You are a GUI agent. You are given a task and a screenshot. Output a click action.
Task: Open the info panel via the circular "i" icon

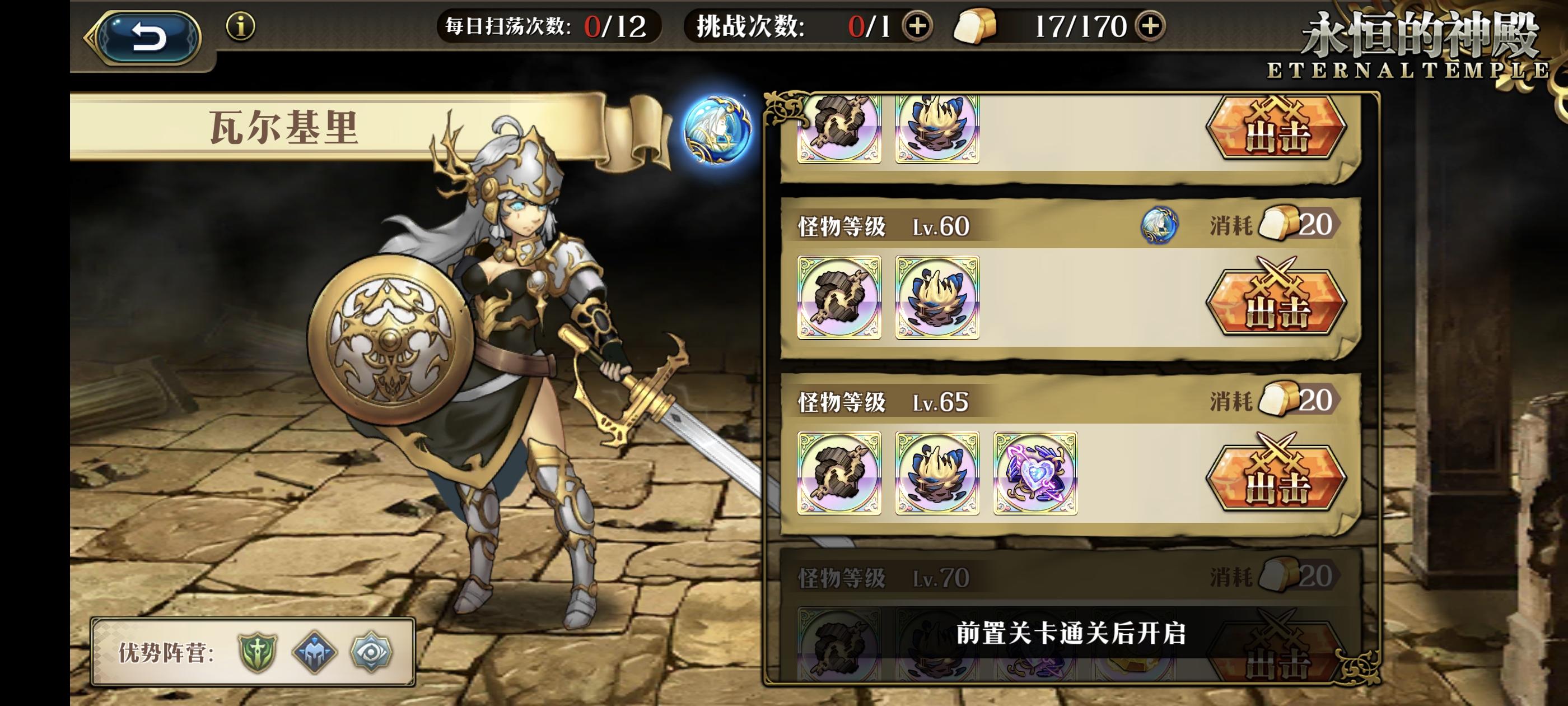(x=242, y=27)
